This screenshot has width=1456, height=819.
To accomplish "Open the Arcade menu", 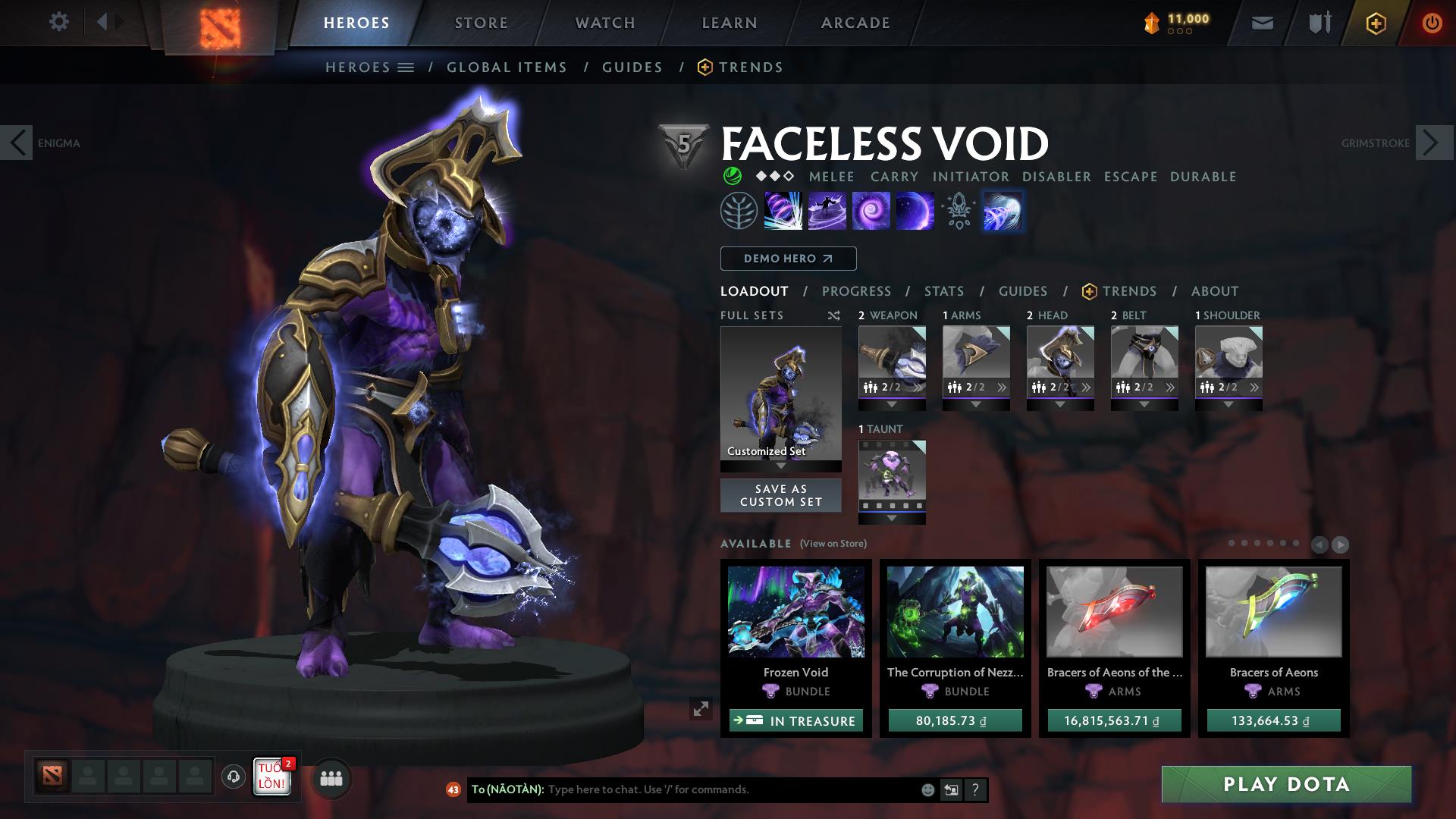I will pyautogui.click(x=855, y=23).
